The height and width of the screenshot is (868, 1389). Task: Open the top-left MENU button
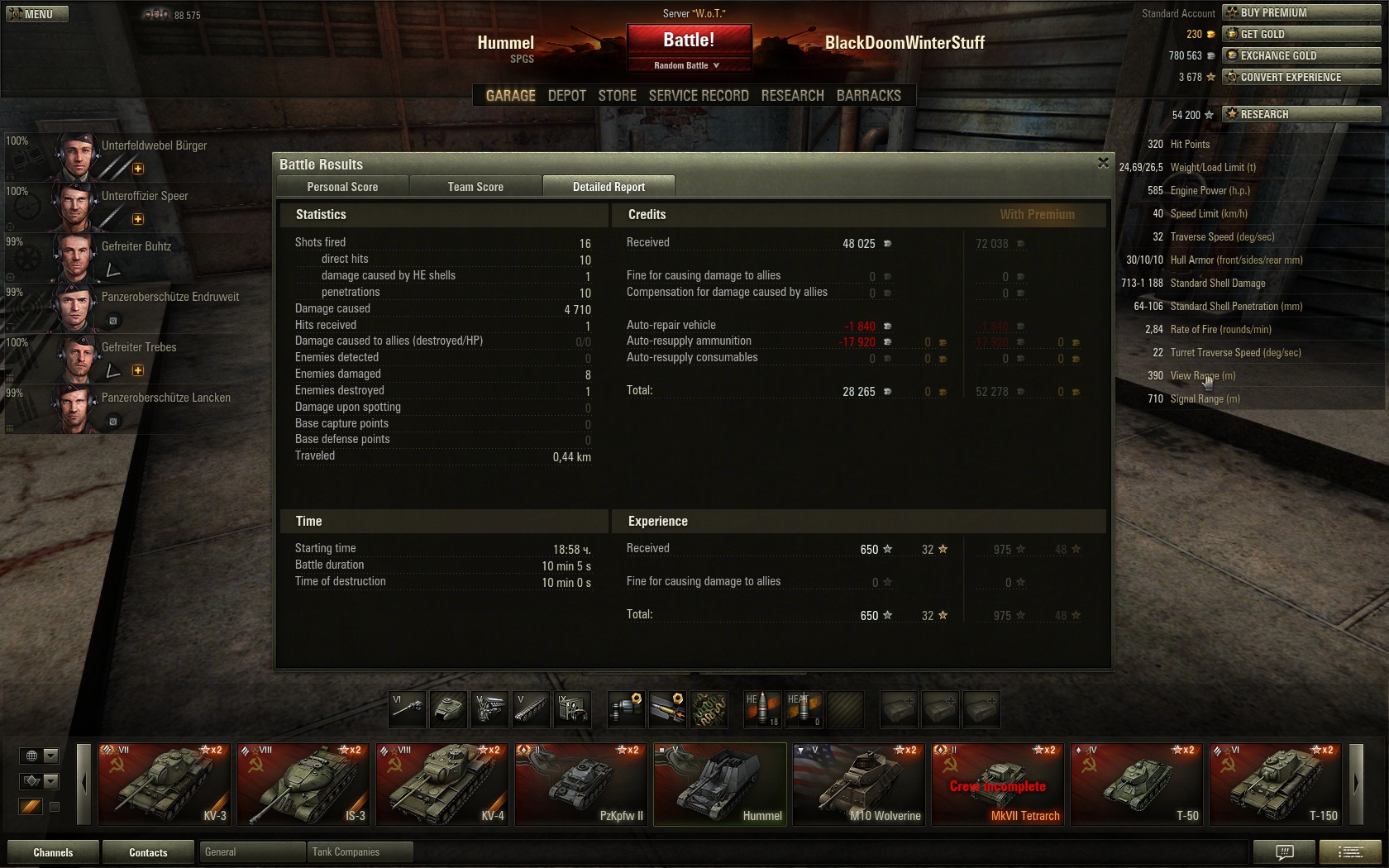tap(37, 14)
